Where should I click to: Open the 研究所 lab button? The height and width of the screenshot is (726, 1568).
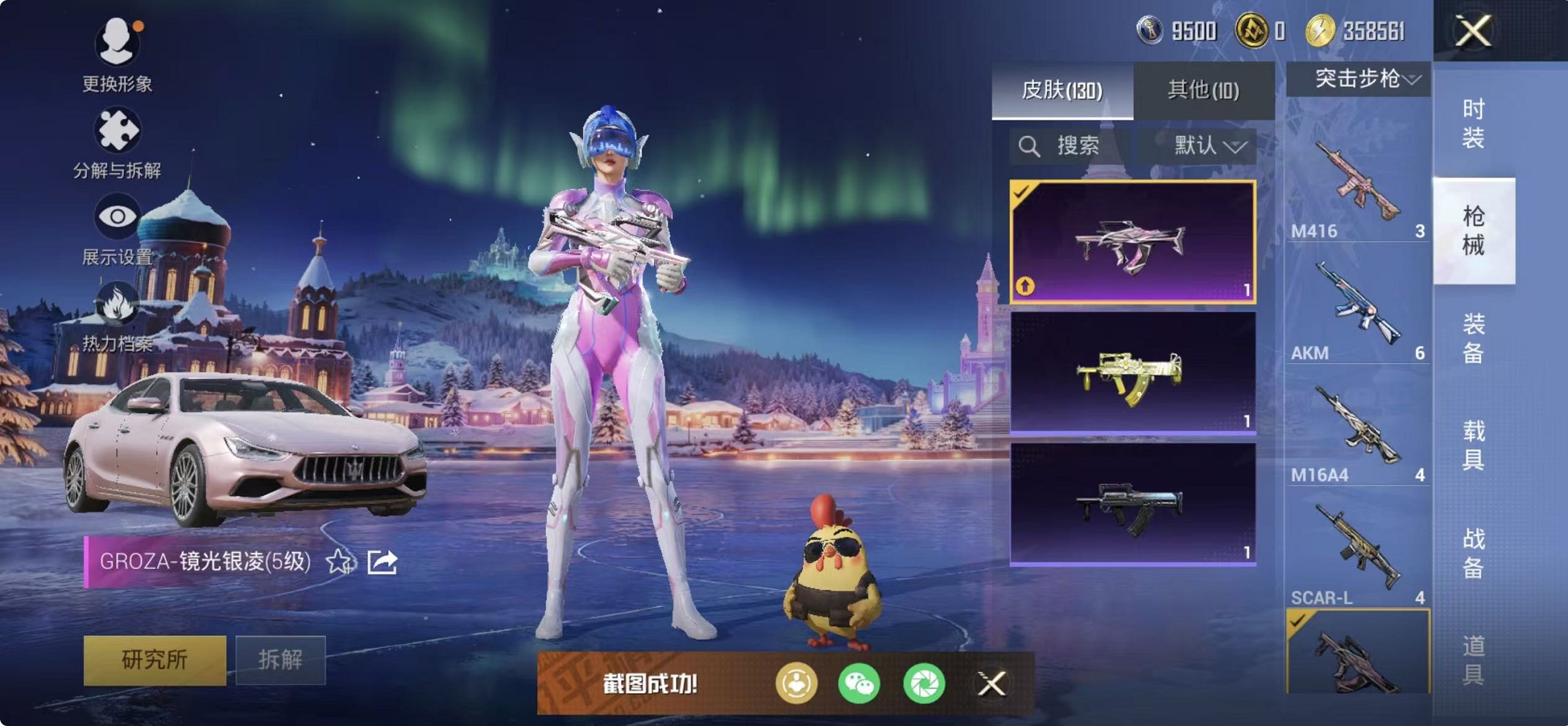pos(154,660)
